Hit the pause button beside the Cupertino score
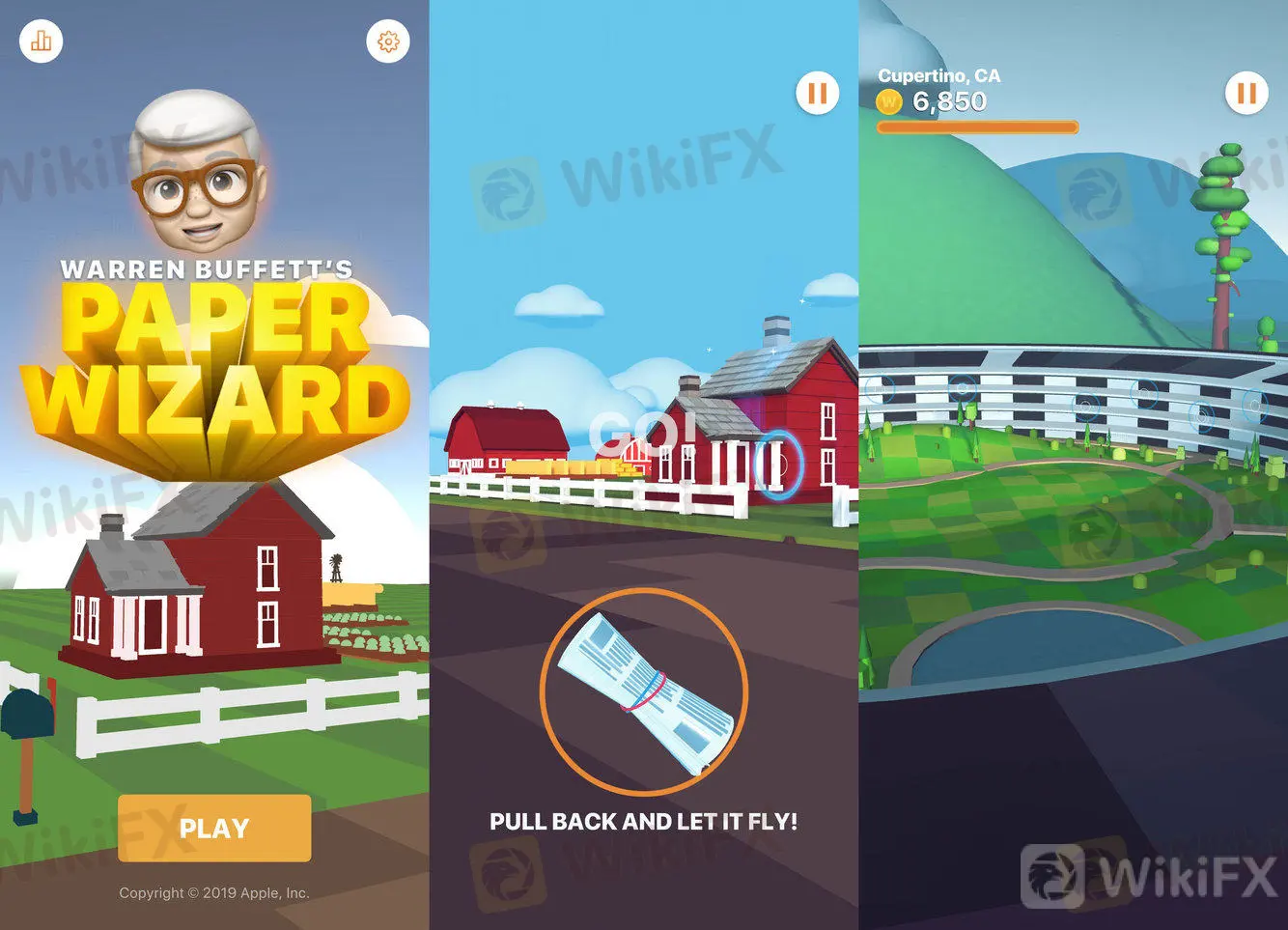The width and height of the screenshot is (1288, 930). click(x=1246, y=94)
